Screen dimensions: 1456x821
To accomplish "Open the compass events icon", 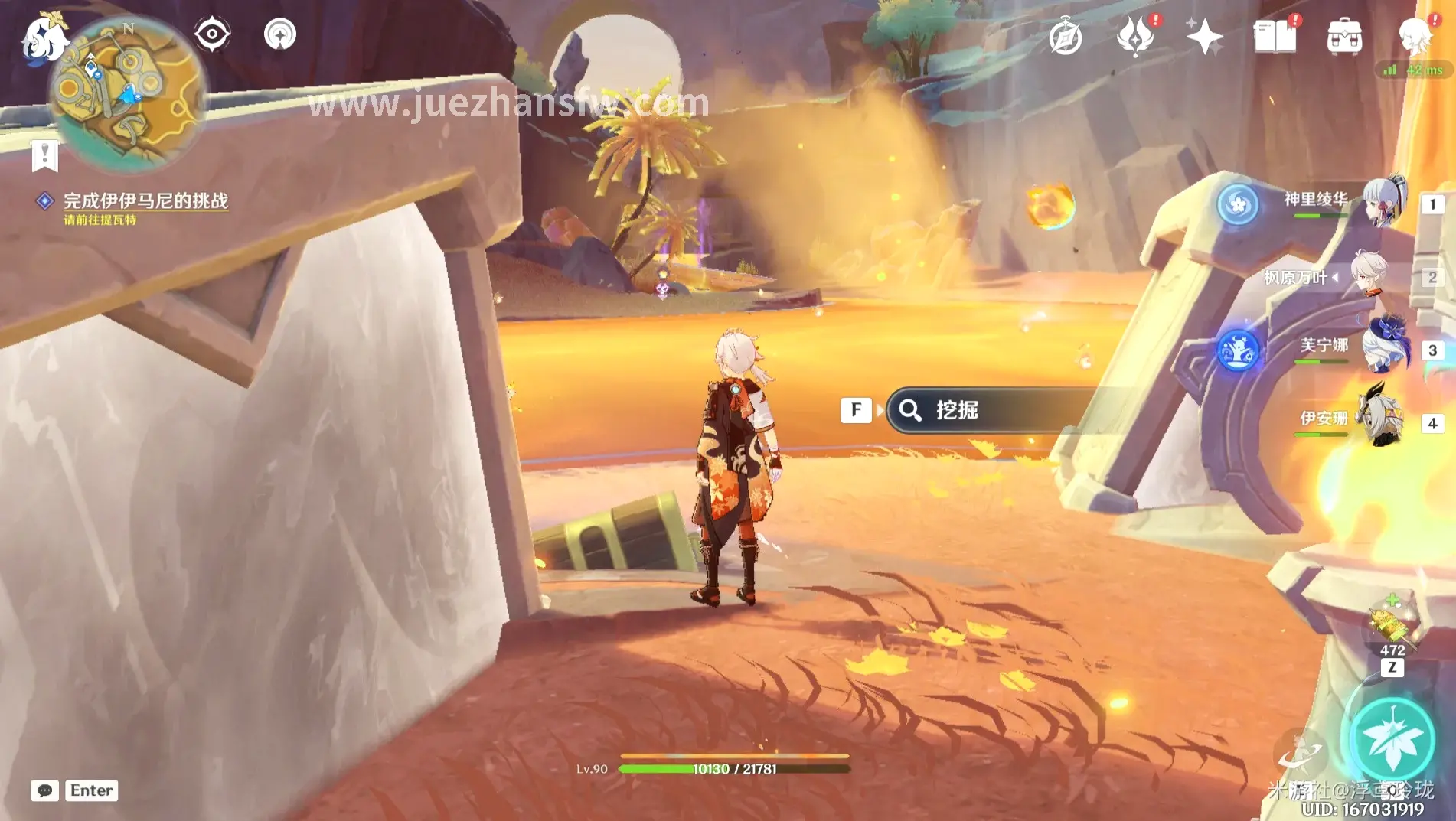I will pyautogui.click(x=1065, y=37).
